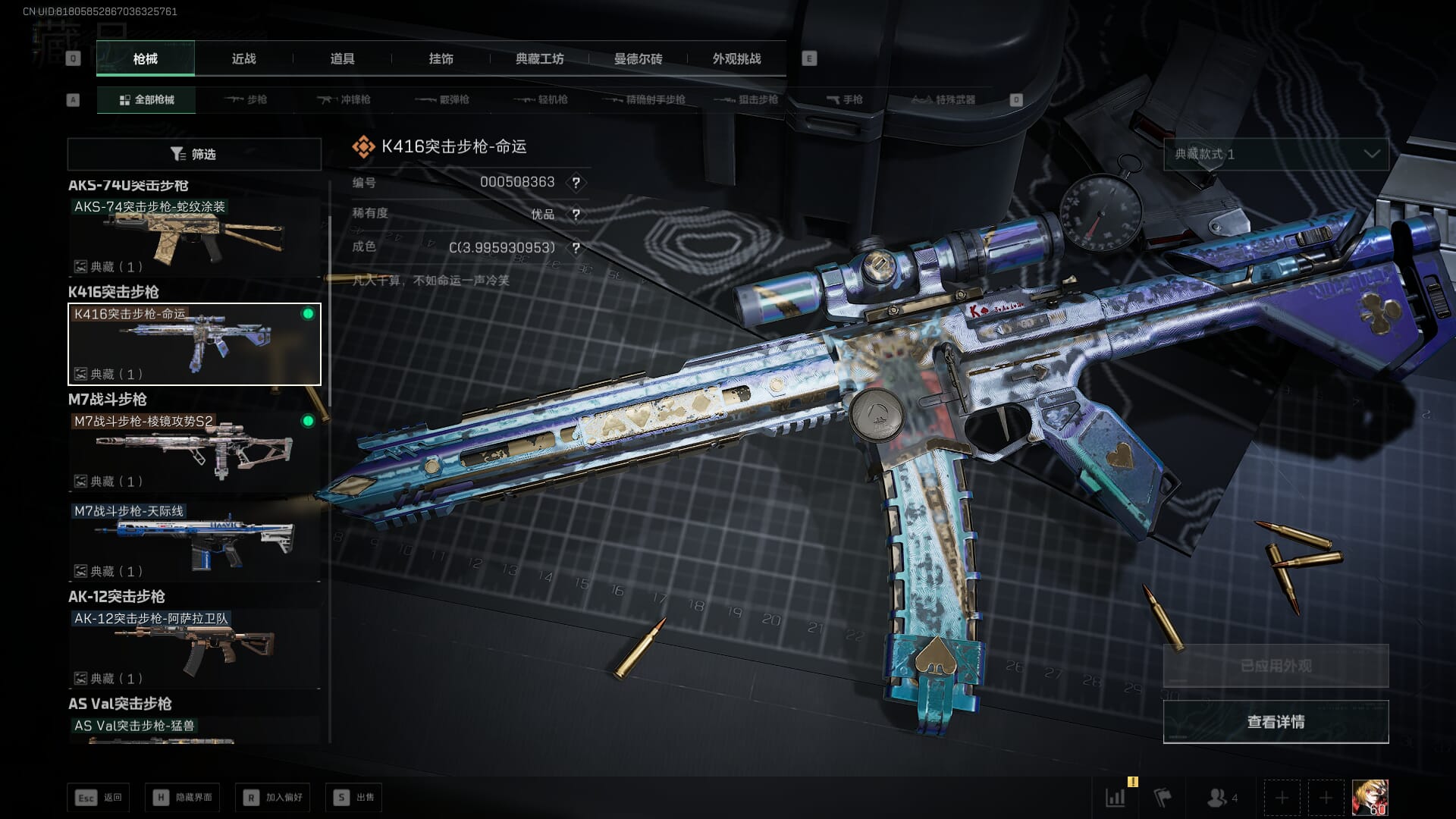Select the 挂饰 tab
Image resolution: width=1456 pixels, height=819 pixels.
click(x=441, y=59)
